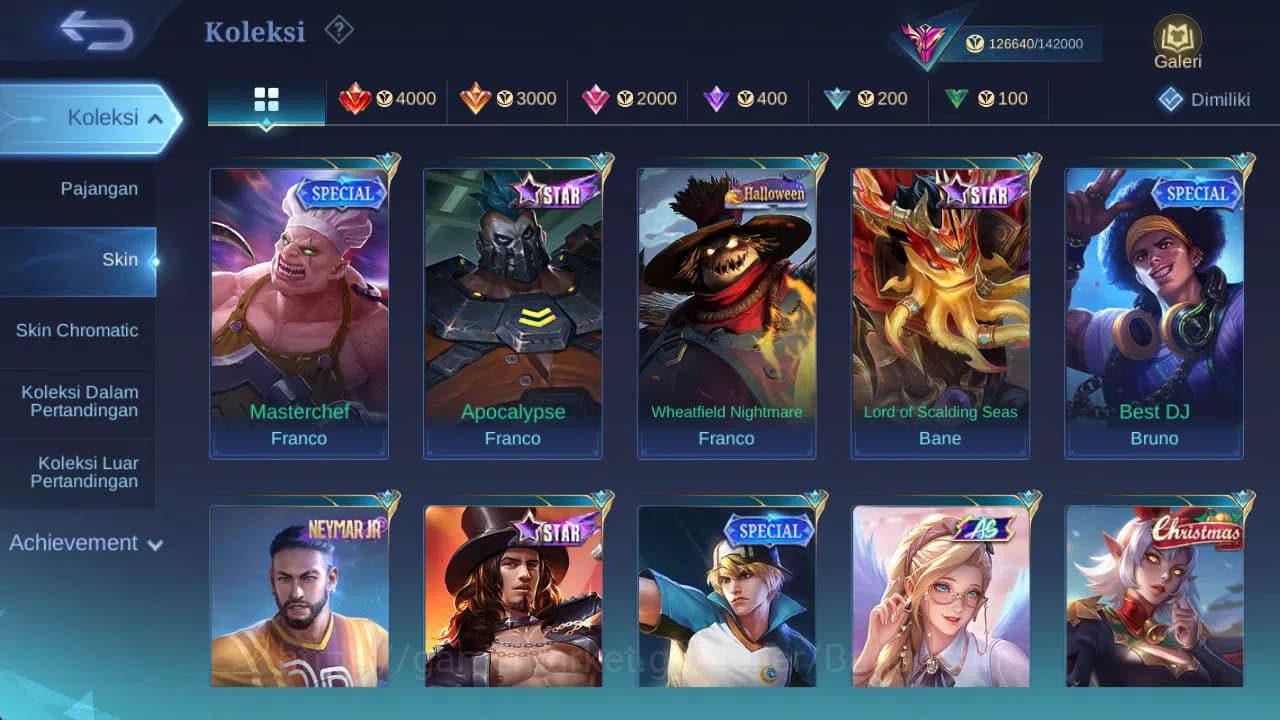Filter skins by the green 100 tier badge

coord(988,99)
